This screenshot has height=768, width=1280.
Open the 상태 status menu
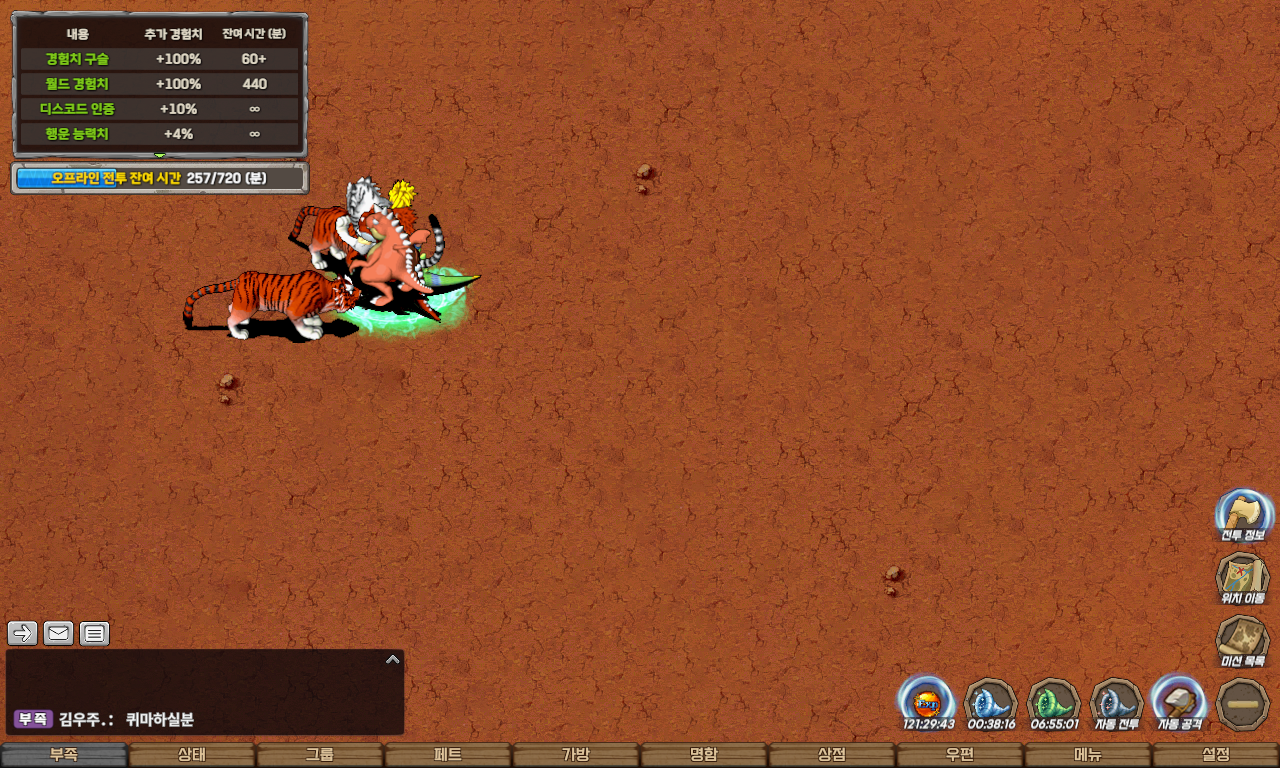(x=192, y=755)
